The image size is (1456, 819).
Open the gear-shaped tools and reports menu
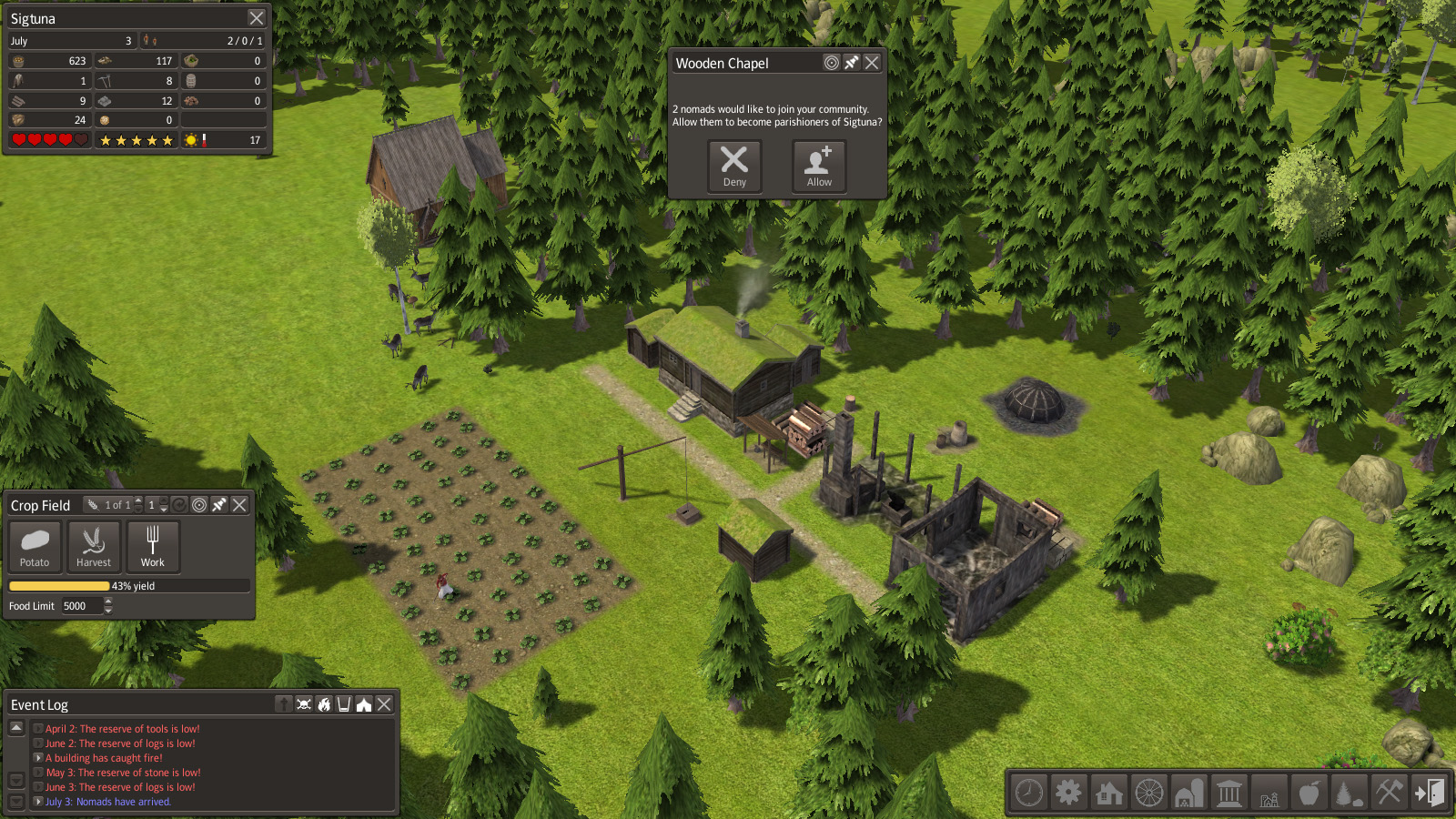1069,793
